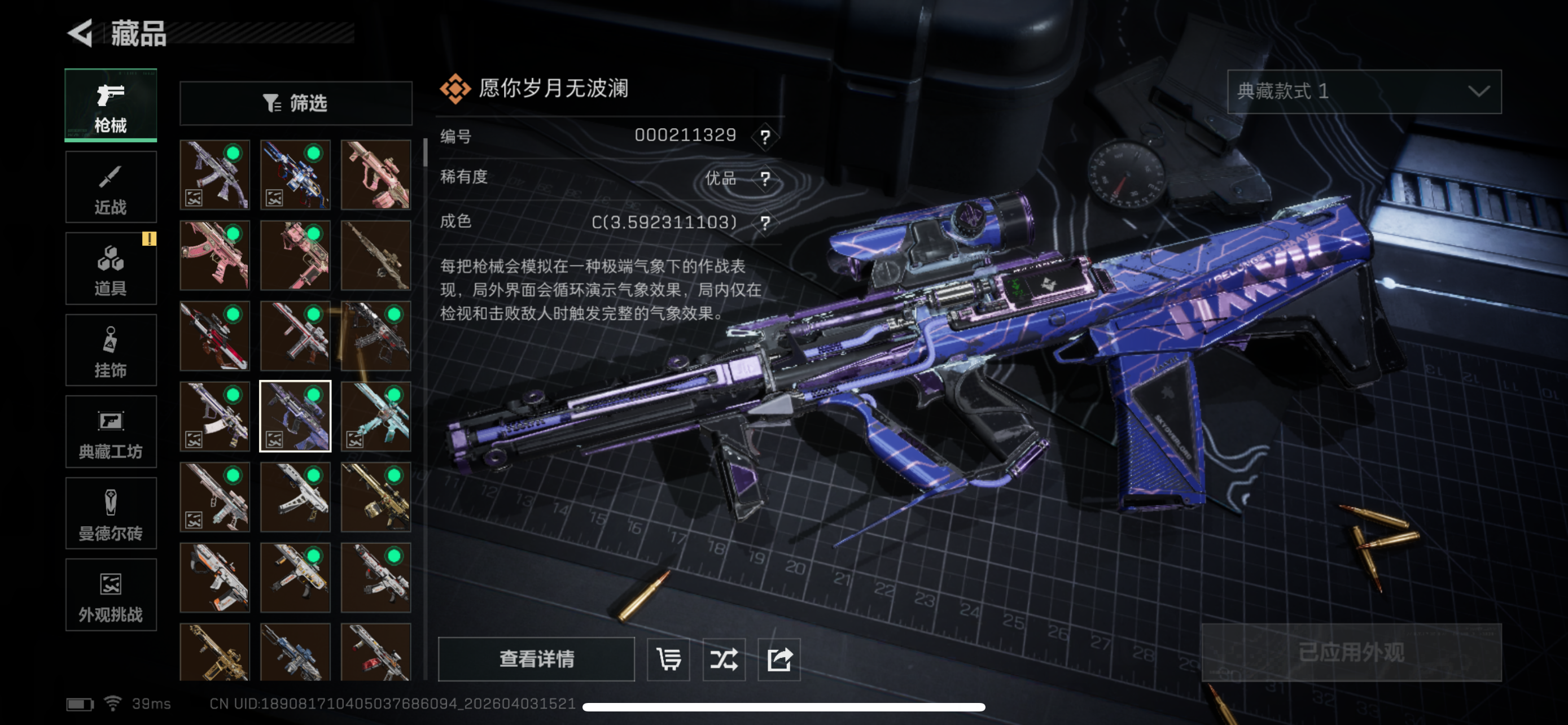The width and height of the screenshot is (1568, 725).
Task: Switch to the 曼德尔砖 tab
Action: (111, 513)
